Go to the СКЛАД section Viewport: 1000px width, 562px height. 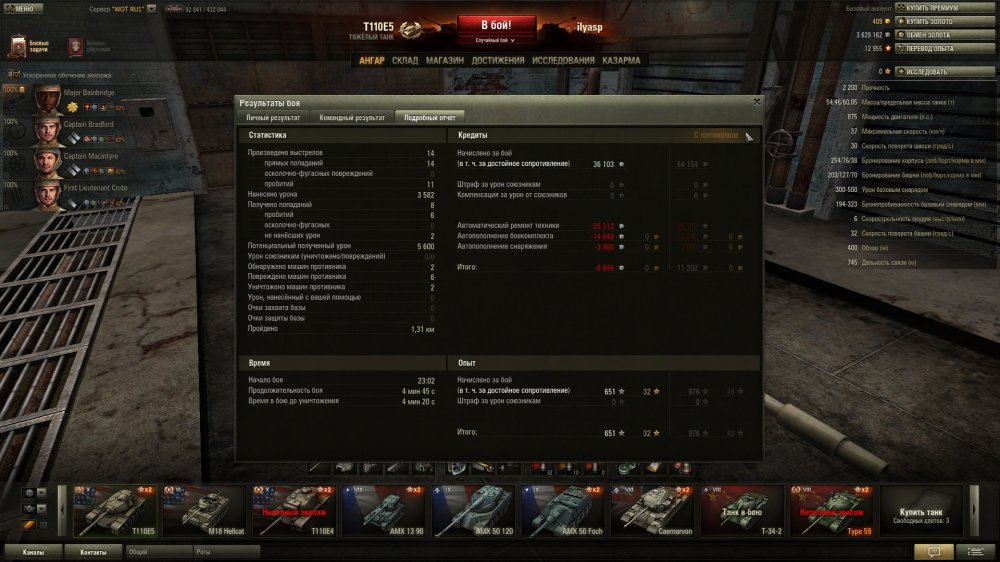405,60
